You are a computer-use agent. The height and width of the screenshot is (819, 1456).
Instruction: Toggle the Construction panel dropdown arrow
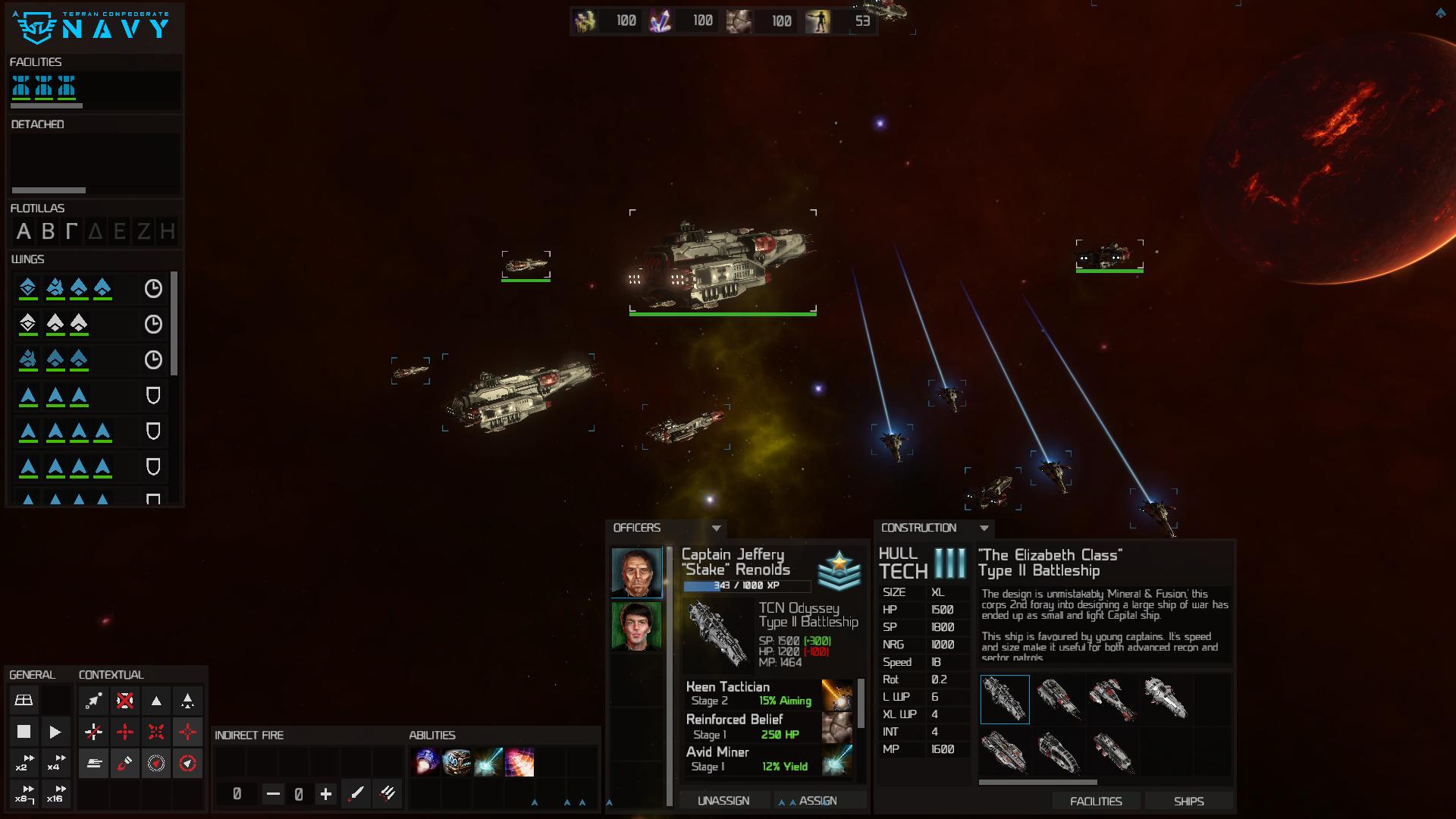click(984, 528)
